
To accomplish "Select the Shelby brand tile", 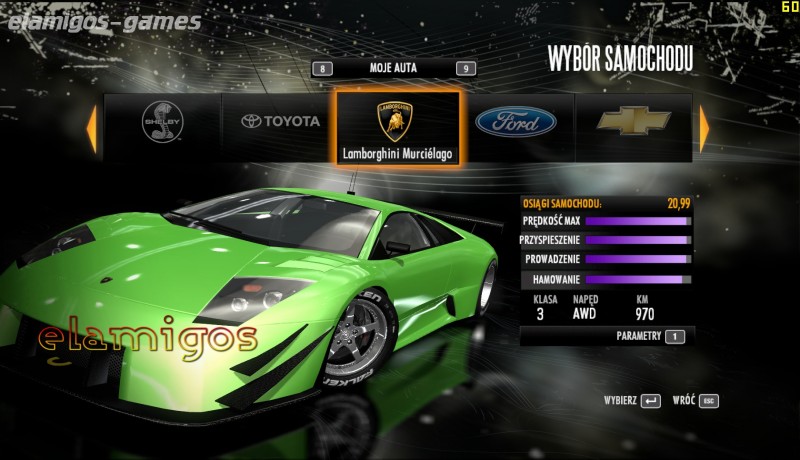I will click(162, 123).
